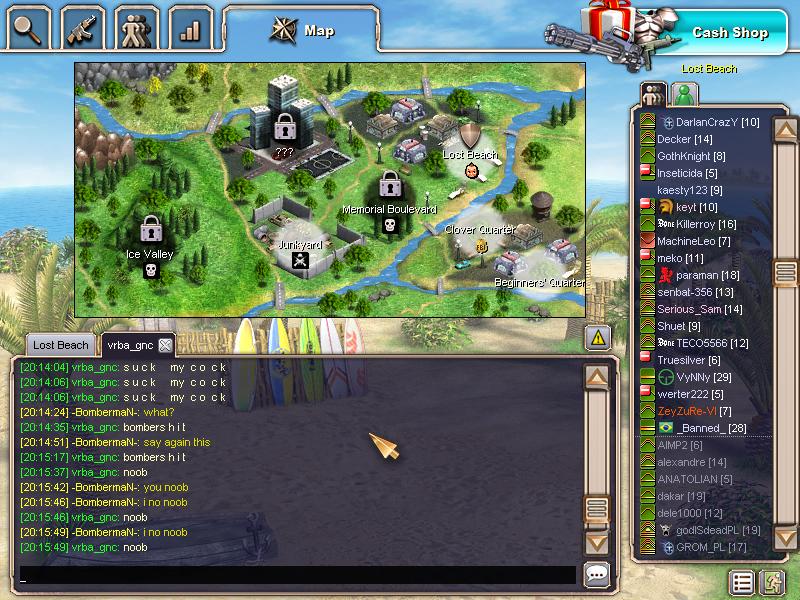
Task: Switch to the green figure player tab
Action: (684, 94)
